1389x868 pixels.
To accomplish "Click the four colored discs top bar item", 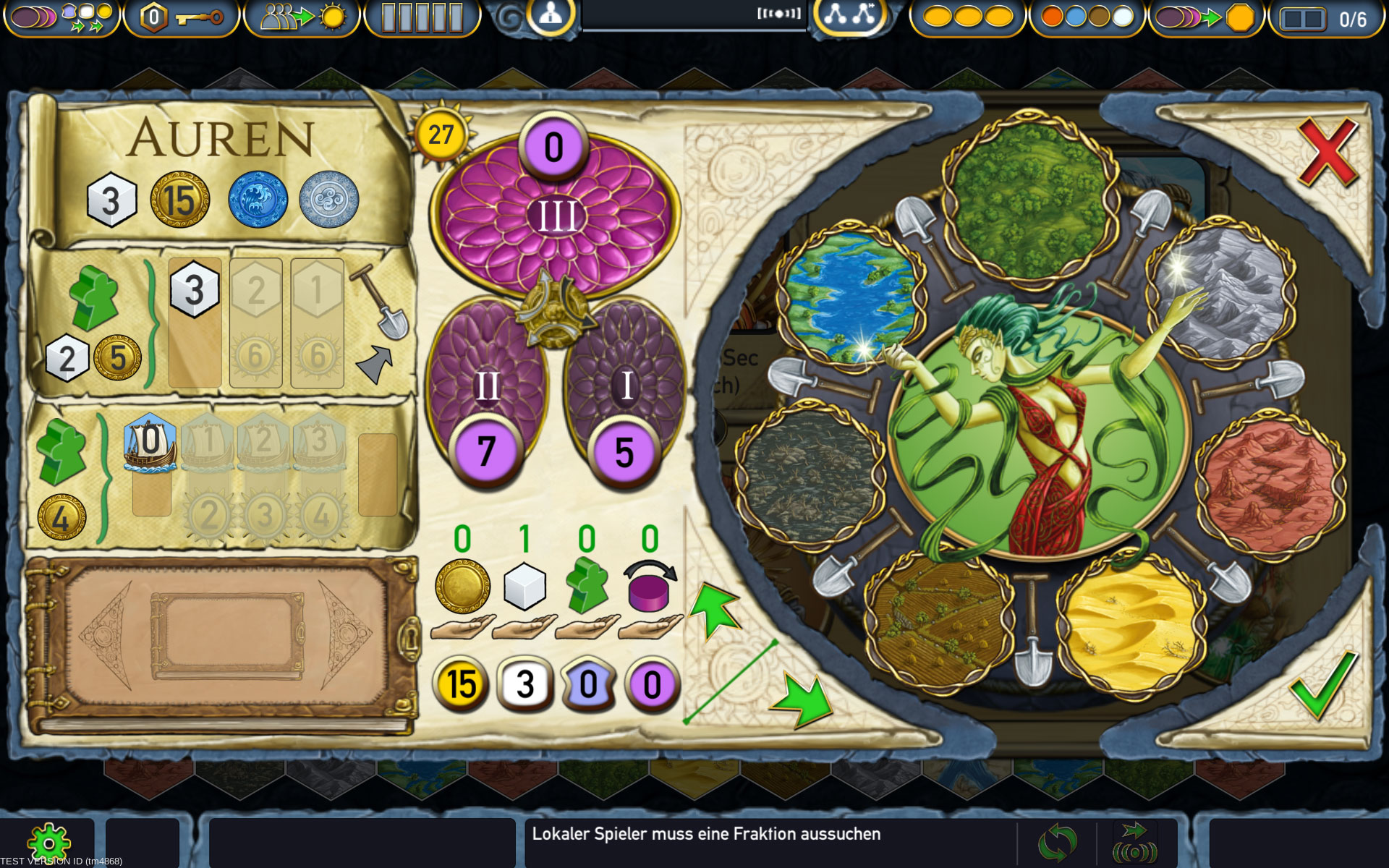I will point(1087,17).
